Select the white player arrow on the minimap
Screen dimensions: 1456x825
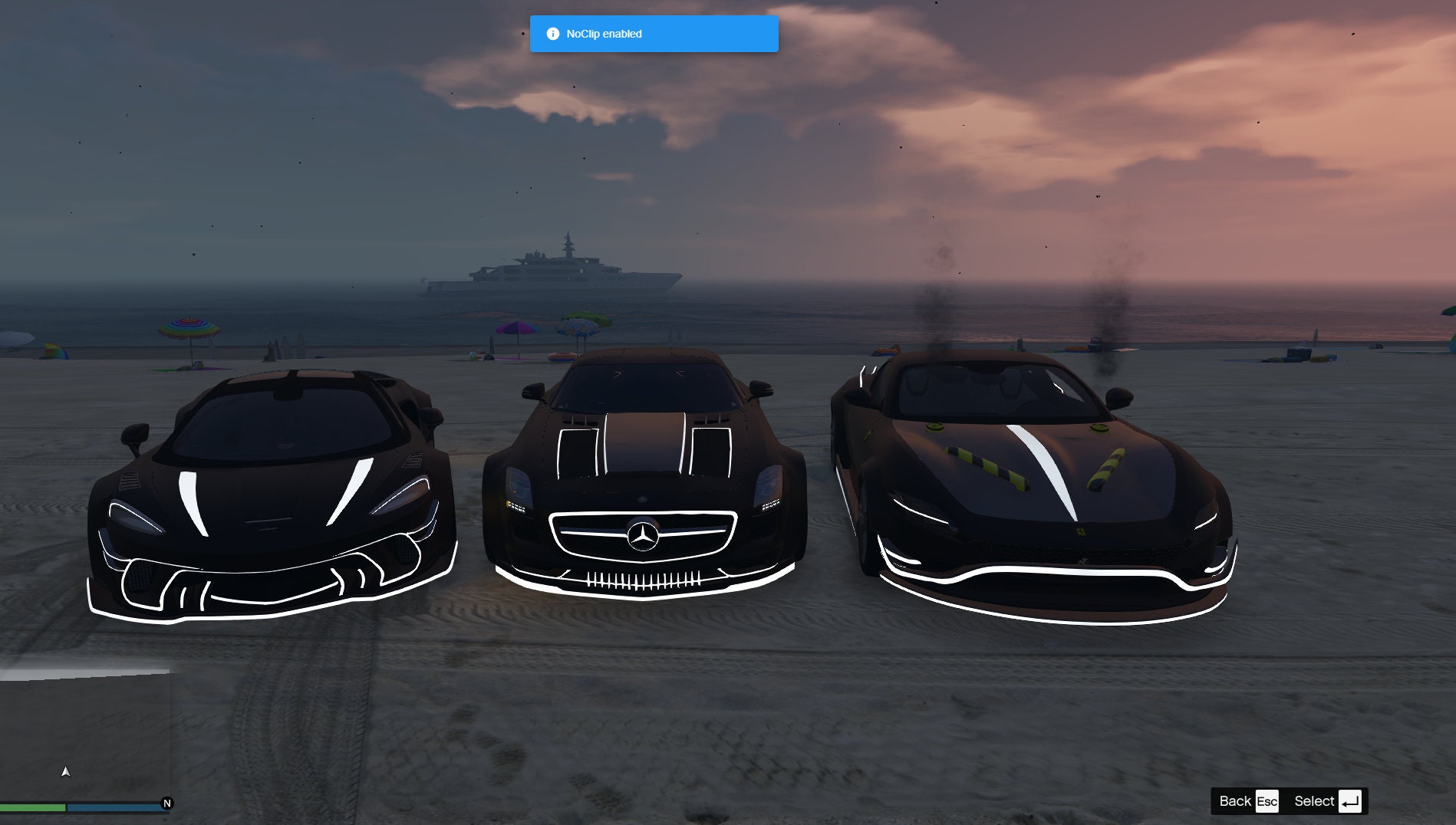[65, 773]
